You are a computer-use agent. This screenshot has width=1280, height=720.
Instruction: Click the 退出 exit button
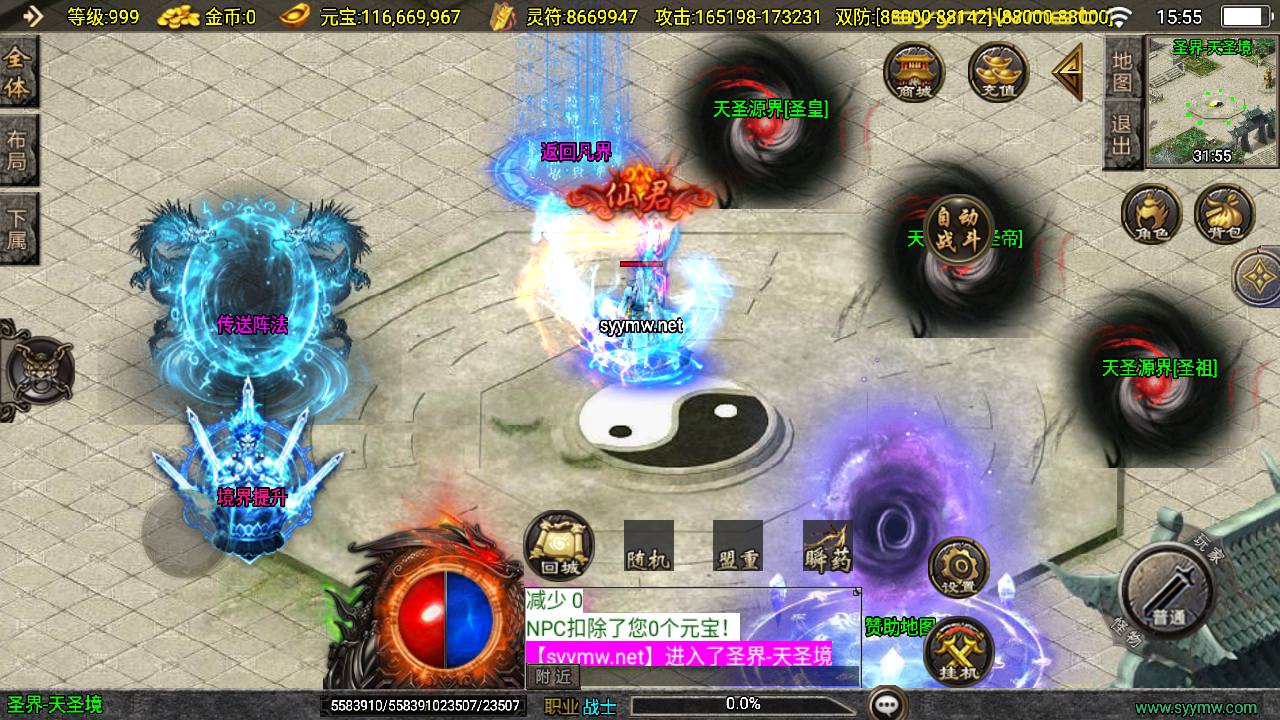(1122, 138)
